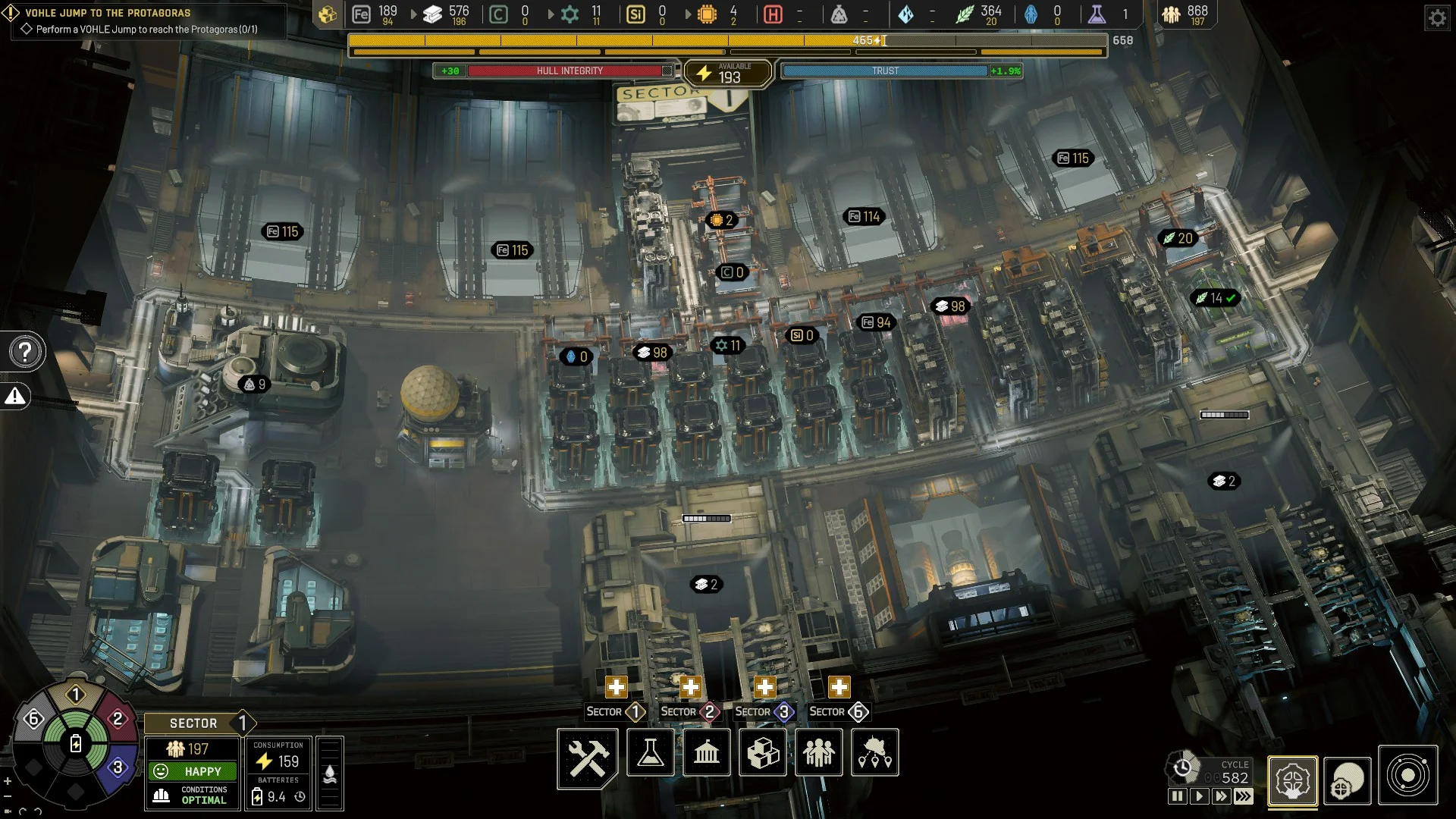
Task: Open the warning triangle alerts panel
Action: (15, 397)
